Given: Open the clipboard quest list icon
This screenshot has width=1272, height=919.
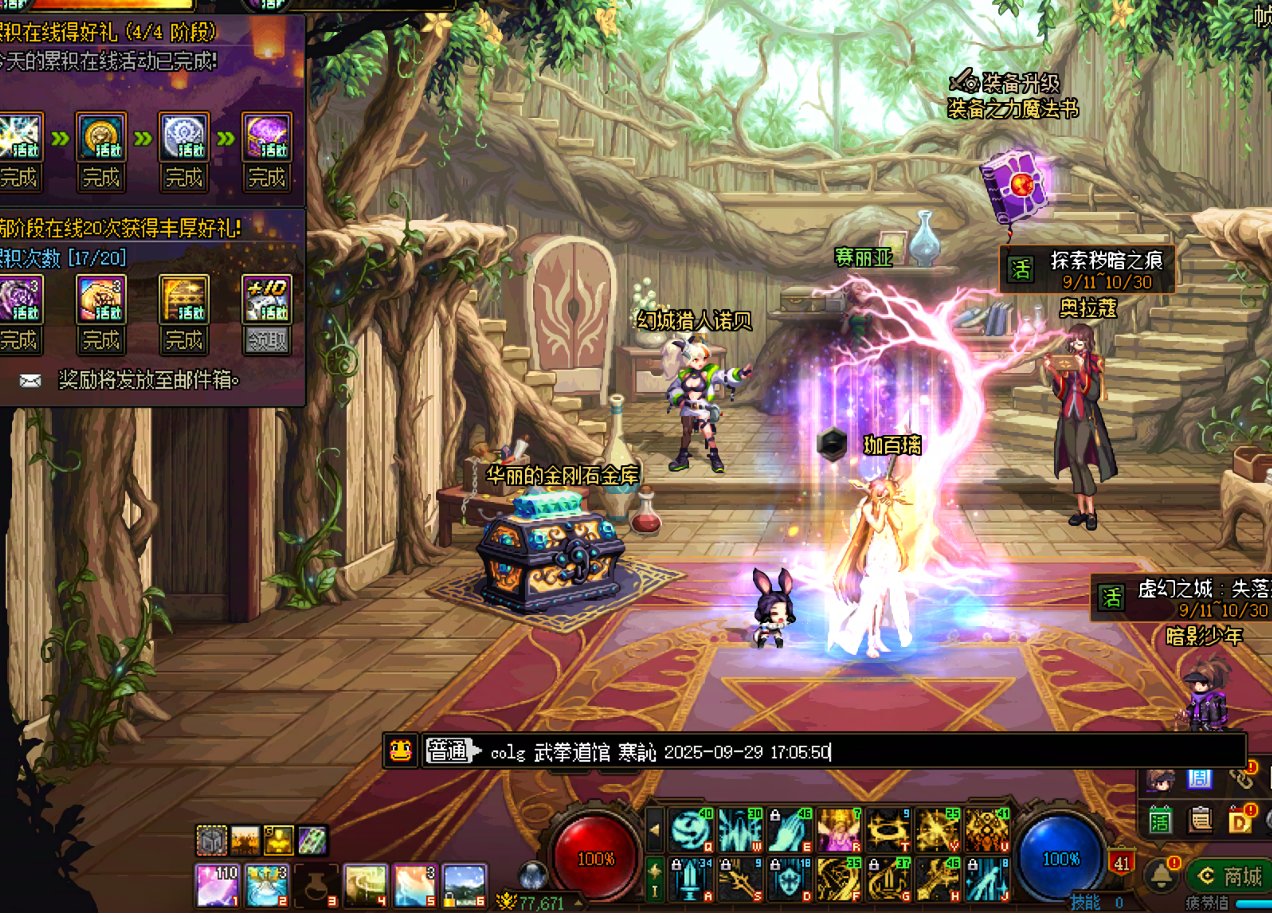Looking at the screenshot, I should point(1200,820).
